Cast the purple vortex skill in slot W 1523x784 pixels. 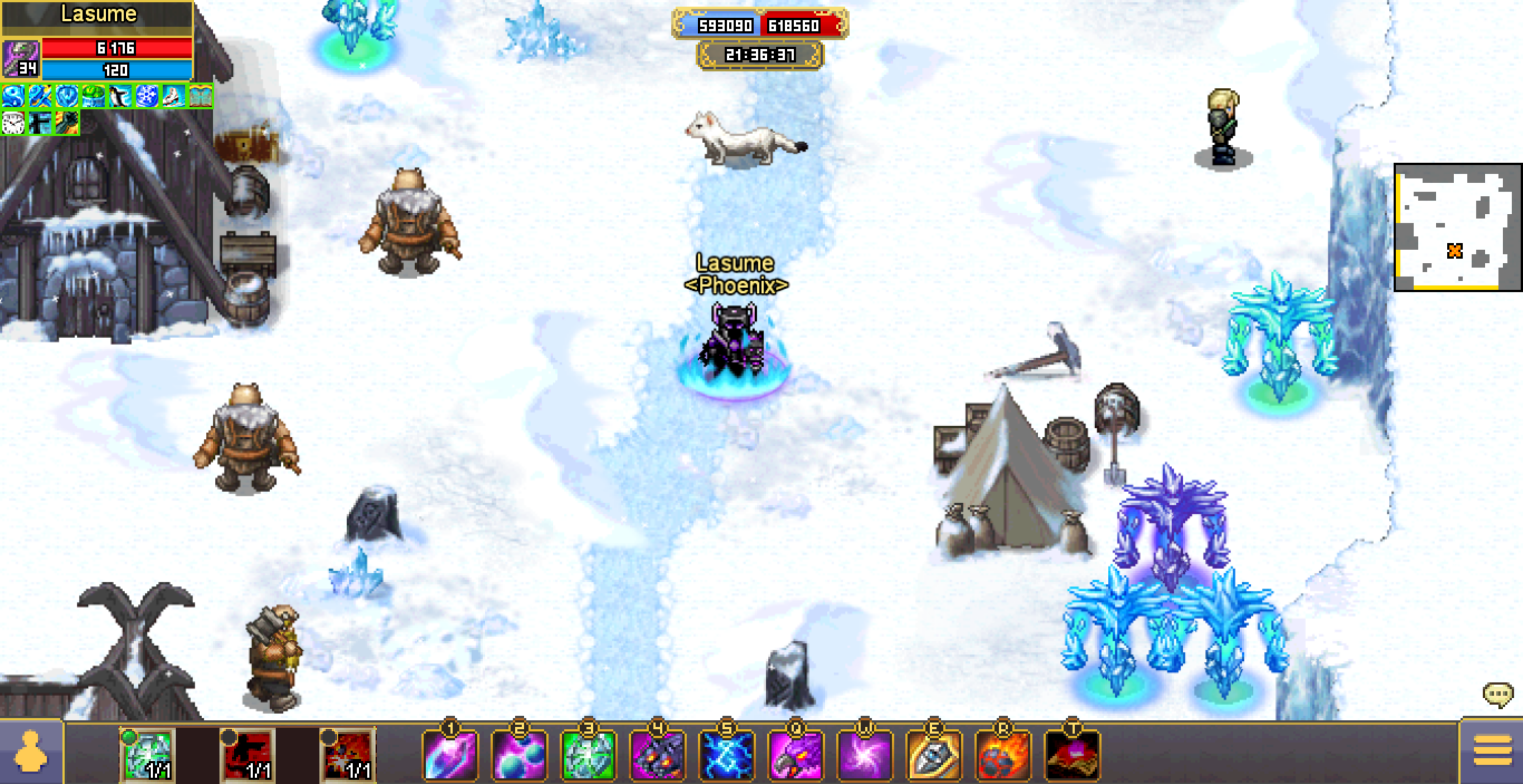pos(865,756)
